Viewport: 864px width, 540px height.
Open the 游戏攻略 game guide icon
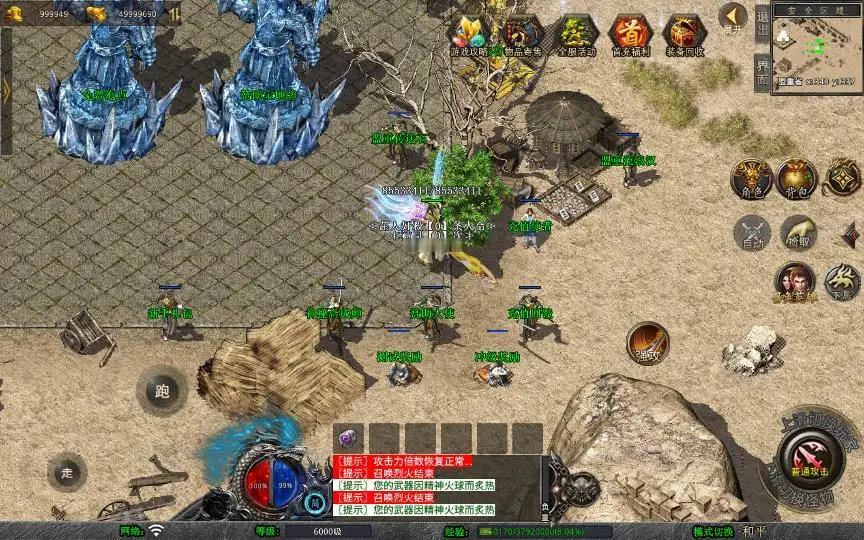(x=468, y=35)
